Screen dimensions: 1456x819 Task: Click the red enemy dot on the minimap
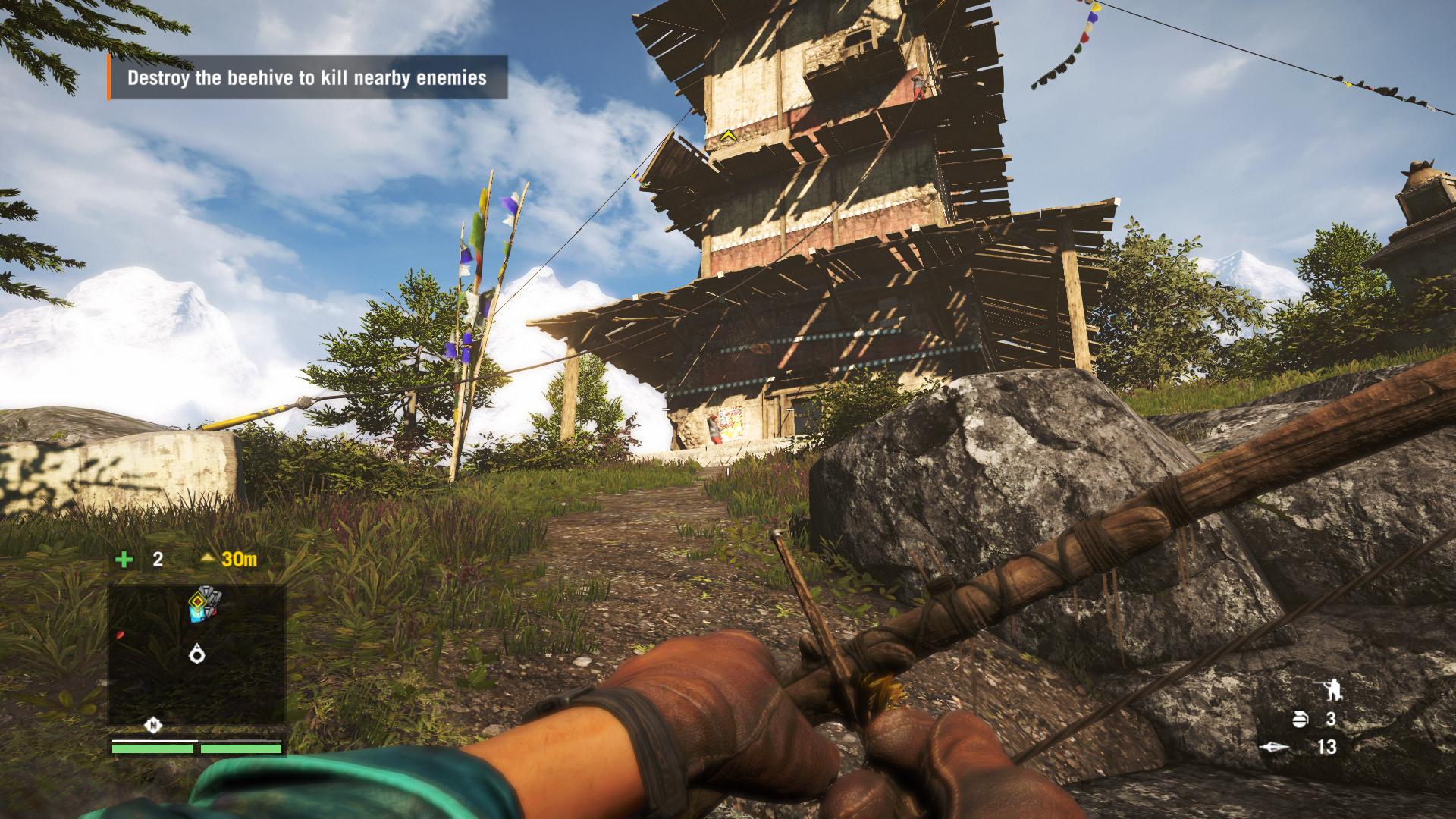[120, 634]
